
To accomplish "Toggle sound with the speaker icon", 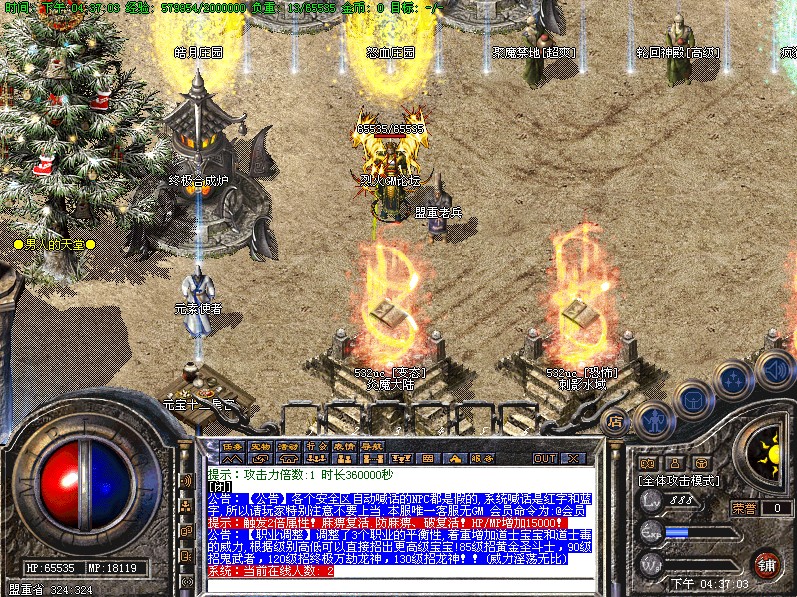I will (x=774, y=368).
